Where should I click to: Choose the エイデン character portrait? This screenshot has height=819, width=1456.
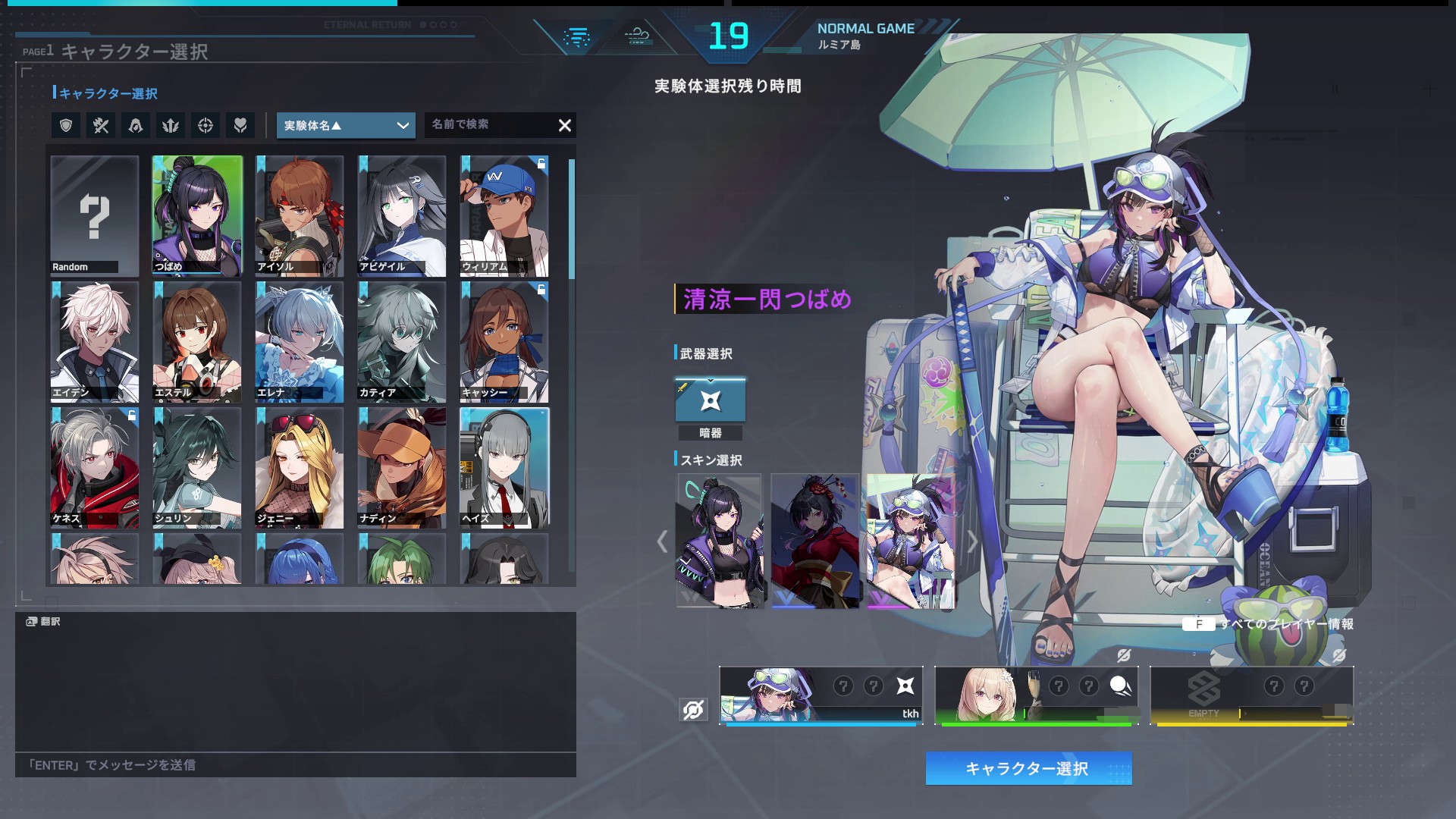point(95,341)
